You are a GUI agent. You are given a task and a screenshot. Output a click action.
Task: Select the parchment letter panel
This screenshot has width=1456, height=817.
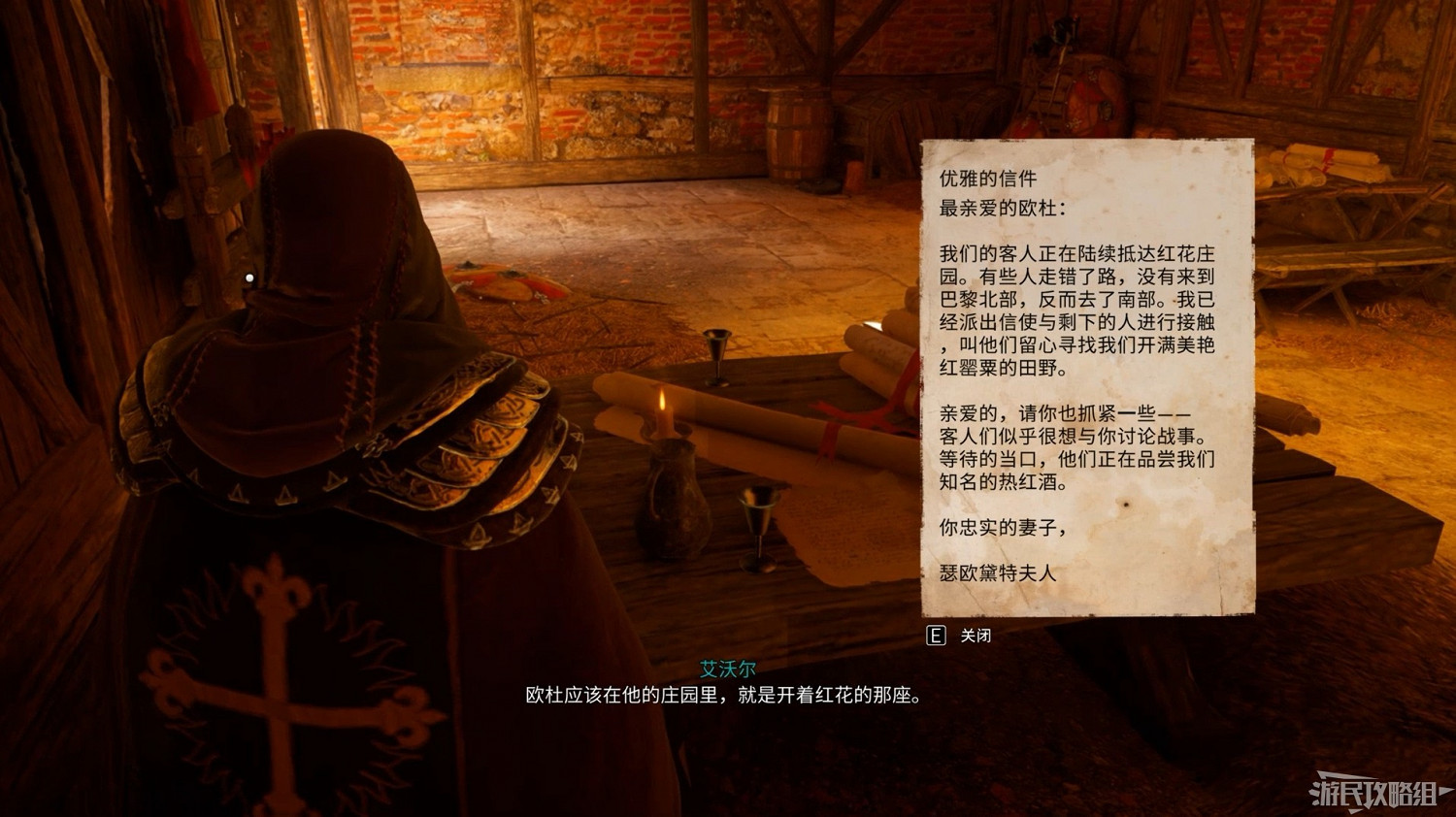[x=1084, y=378]
